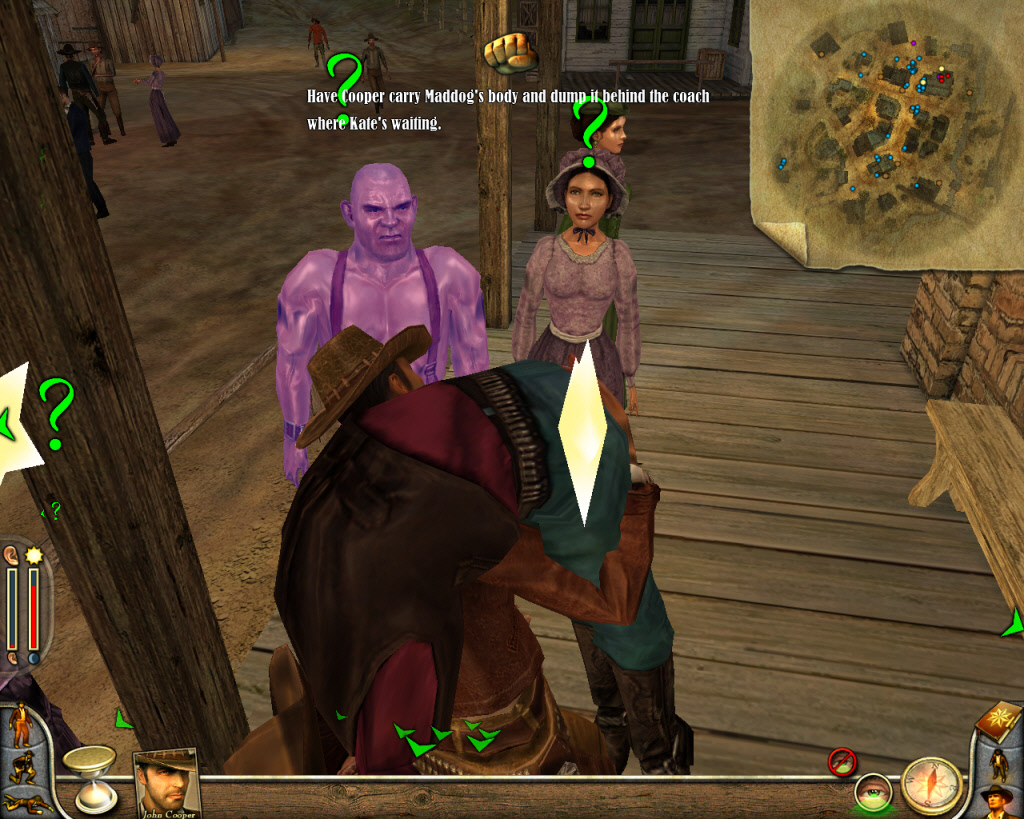The height and width of the screenshot is (819, 1024).
Task: Click the hat-wearing man portrait in the corner
Action: point(997,801)
